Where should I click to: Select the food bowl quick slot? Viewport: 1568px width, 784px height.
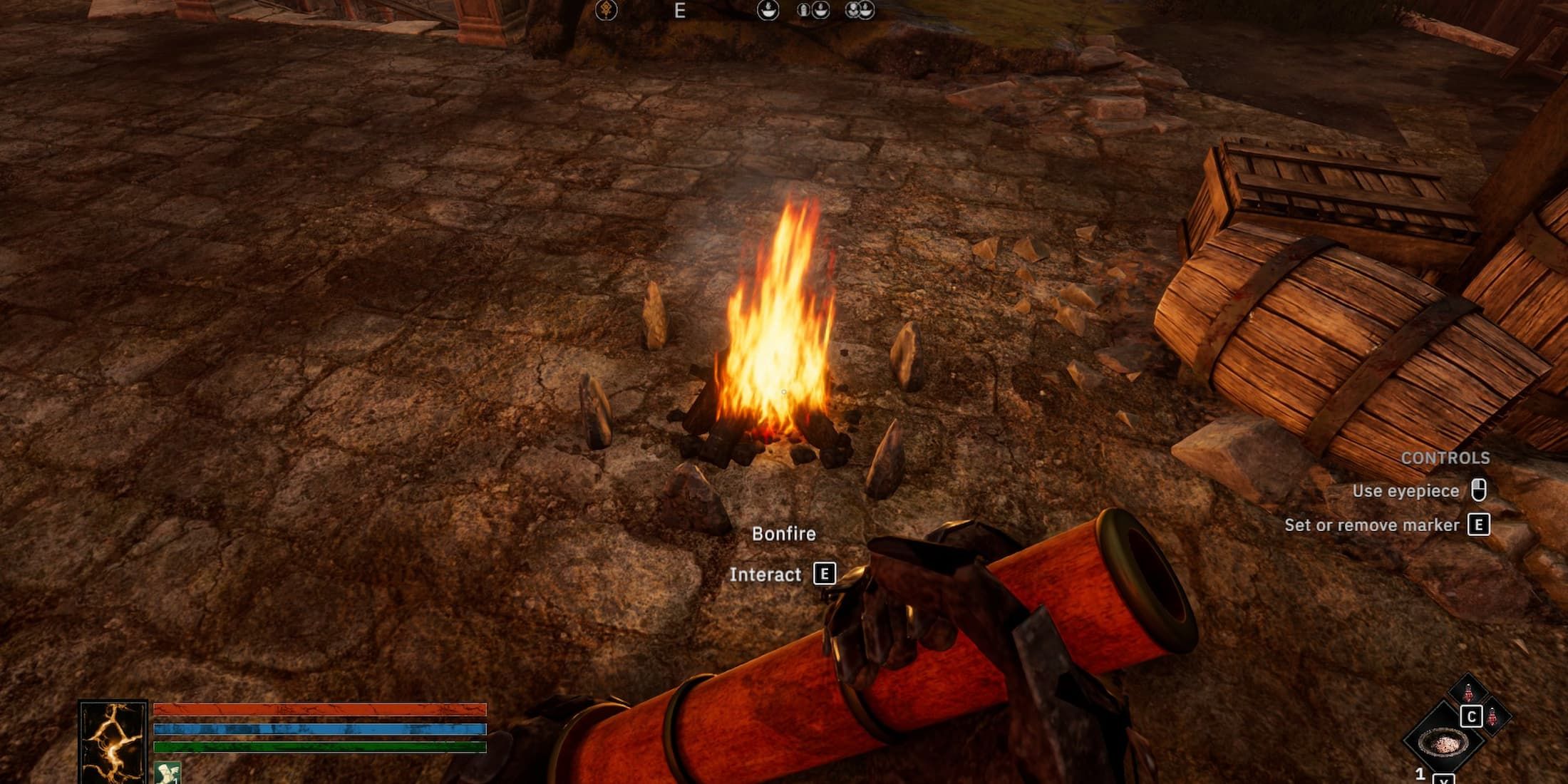coord(1443,741)
